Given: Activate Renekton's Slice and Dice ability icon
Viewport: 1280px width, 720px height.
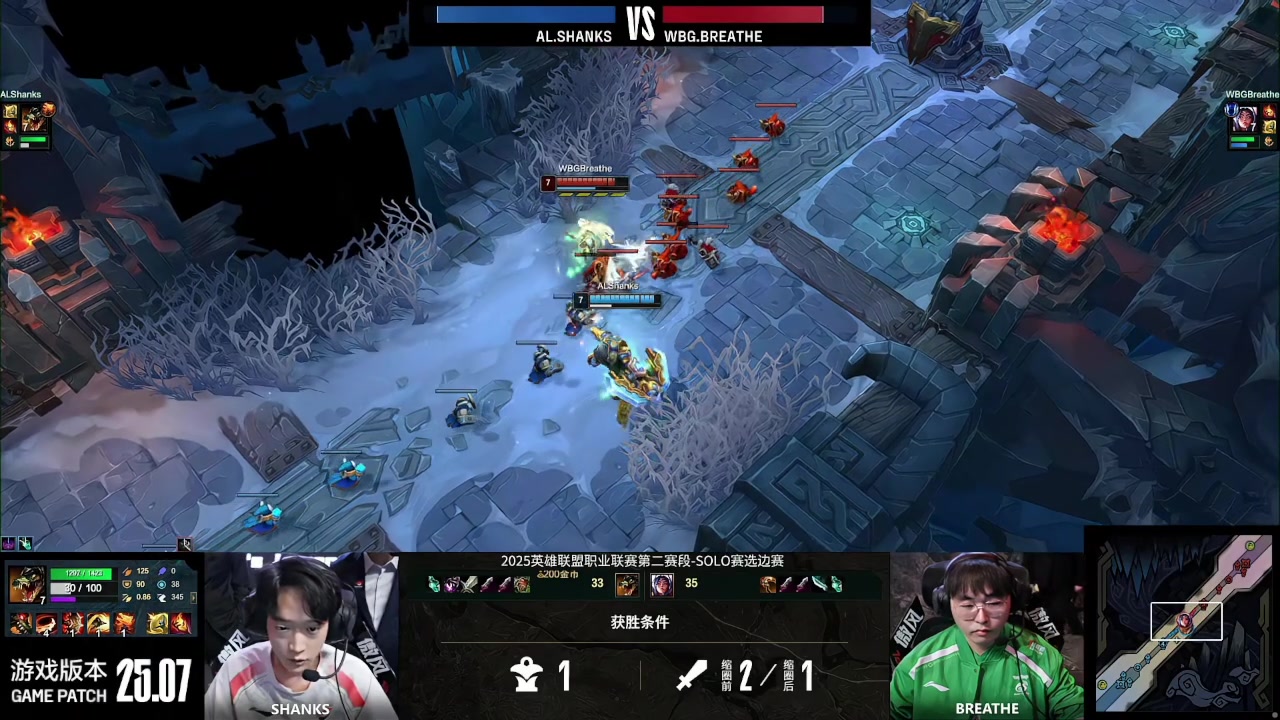Looking at the screenshot, I should pyautogui.click(x=98, y=625).
